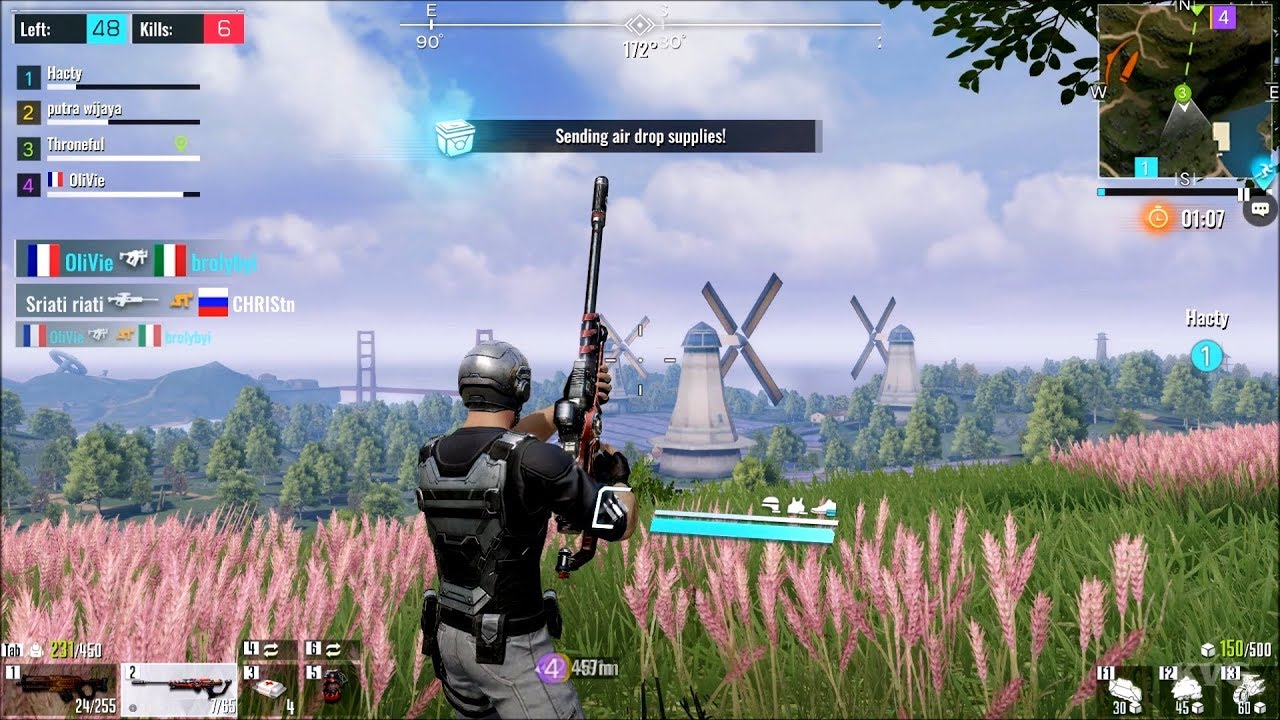Switch to the sniper rifle in slot 2

(180, 690)
